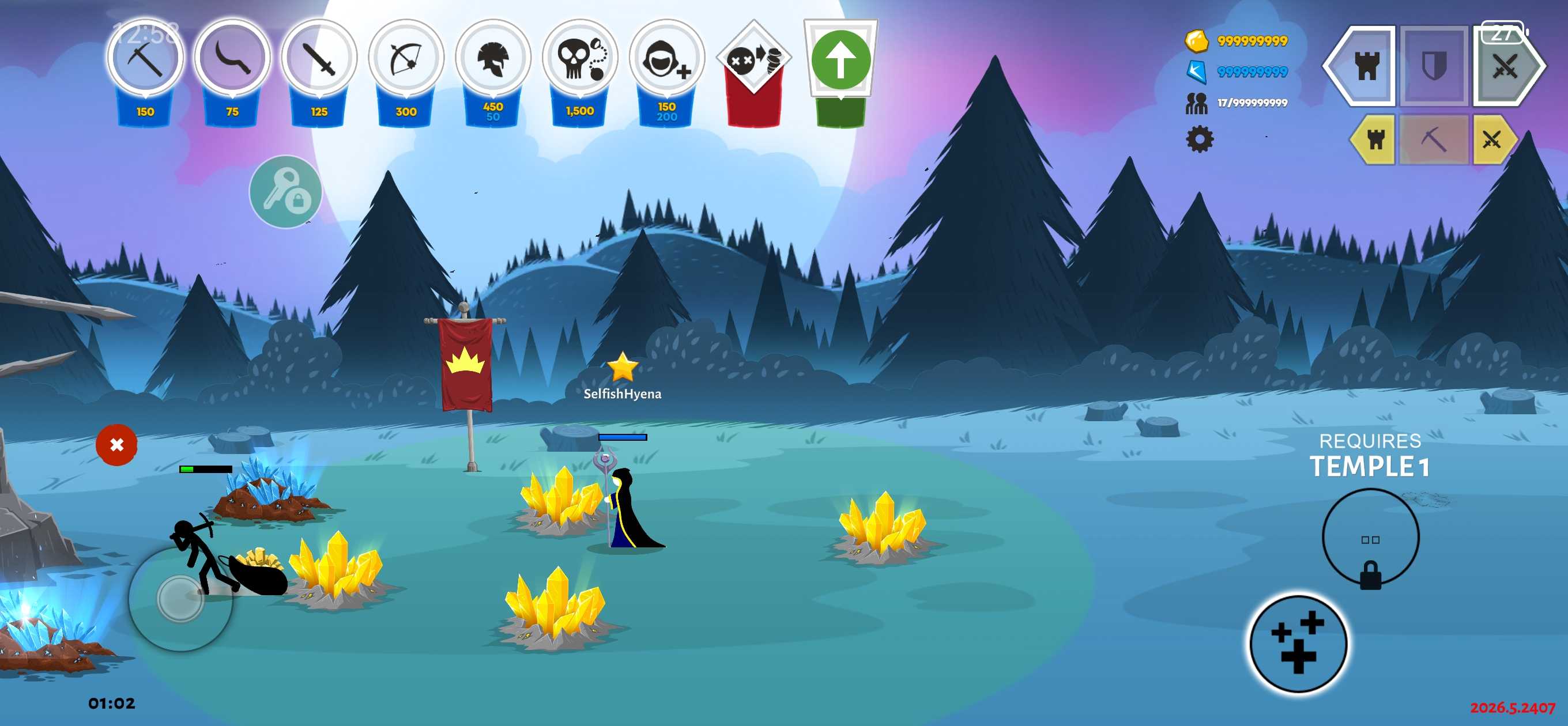Open settings with the gear icon
Screen dimensions: 1568x726
(1199, 139)
